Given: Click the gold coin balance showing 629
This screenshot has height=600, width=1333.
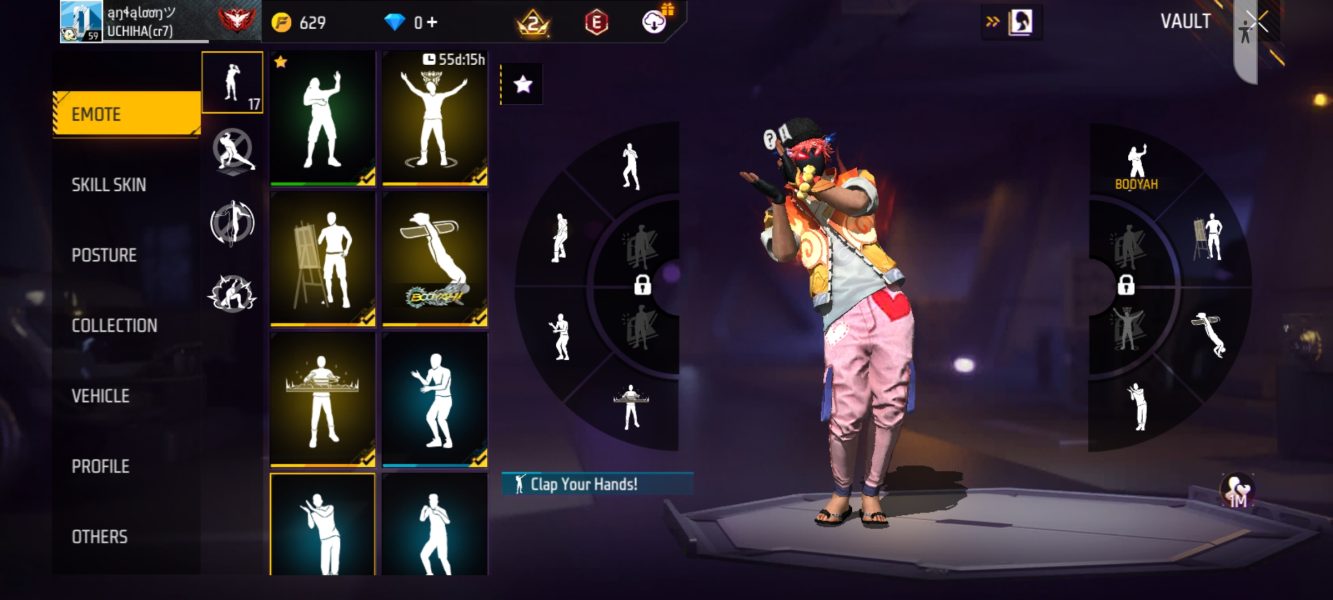Looking at the screenshot, I should pyautogui.click(x=300, y=22).
